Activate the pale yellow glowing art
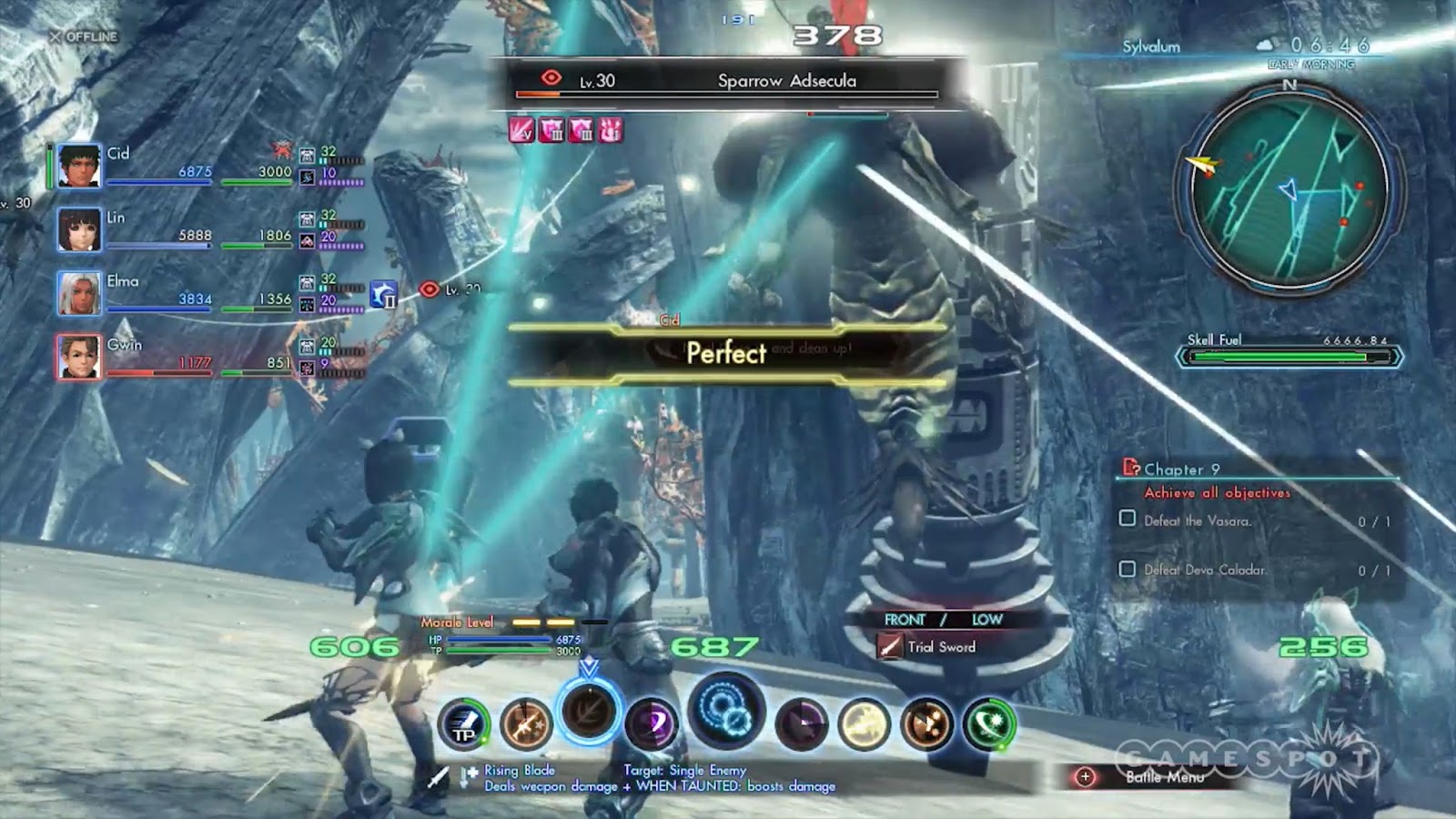 (x=864, y=725)
